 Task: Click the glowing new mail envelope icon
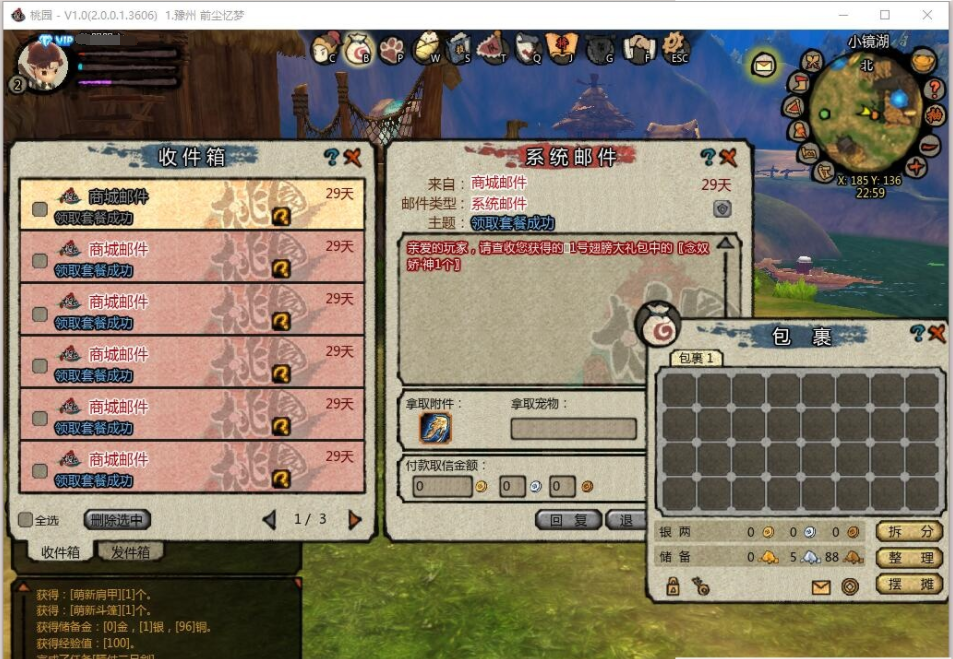[764, 65]
